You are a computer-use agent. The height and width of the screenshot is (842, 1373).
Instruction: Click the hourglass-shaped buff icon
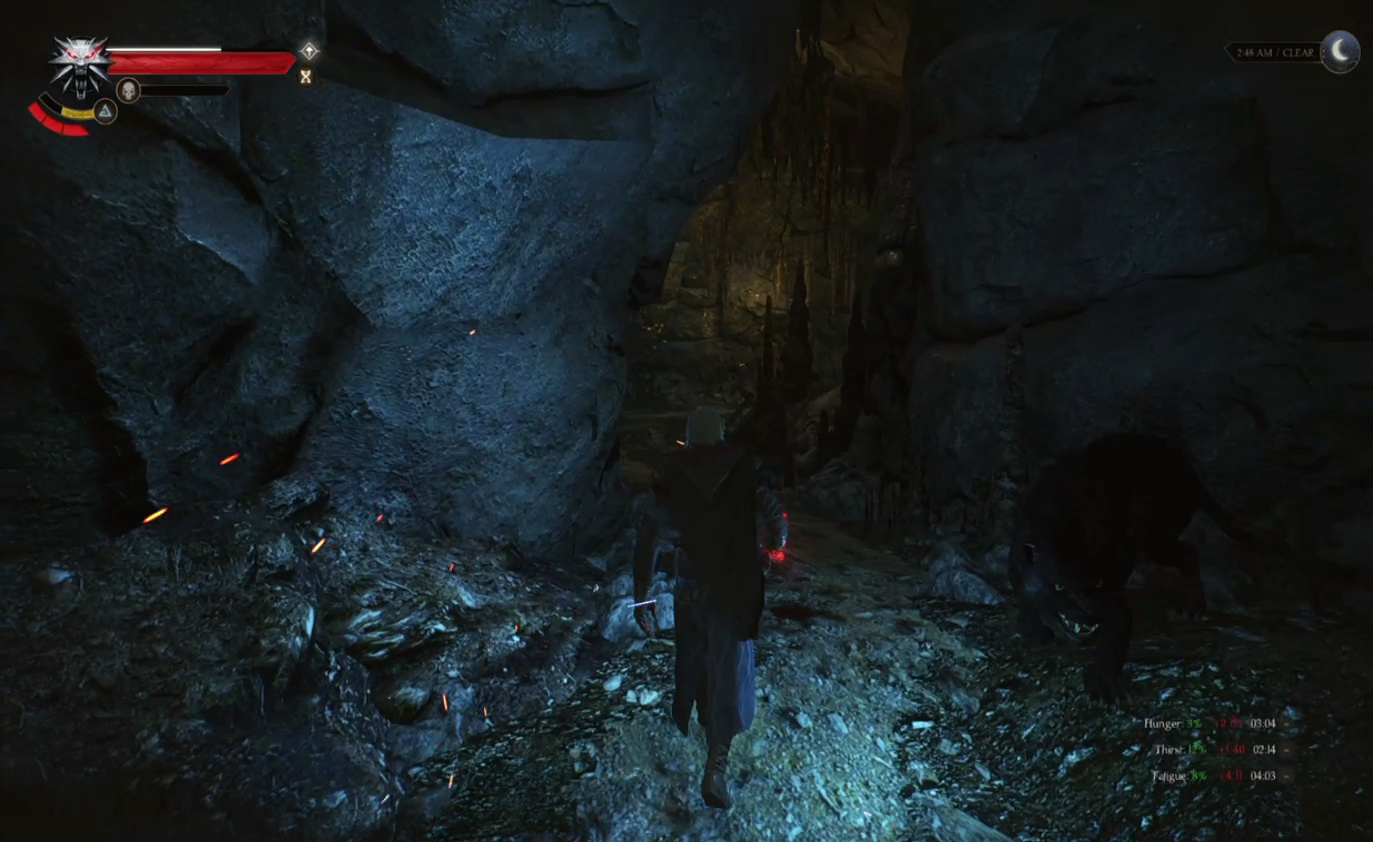coord(306,76)
